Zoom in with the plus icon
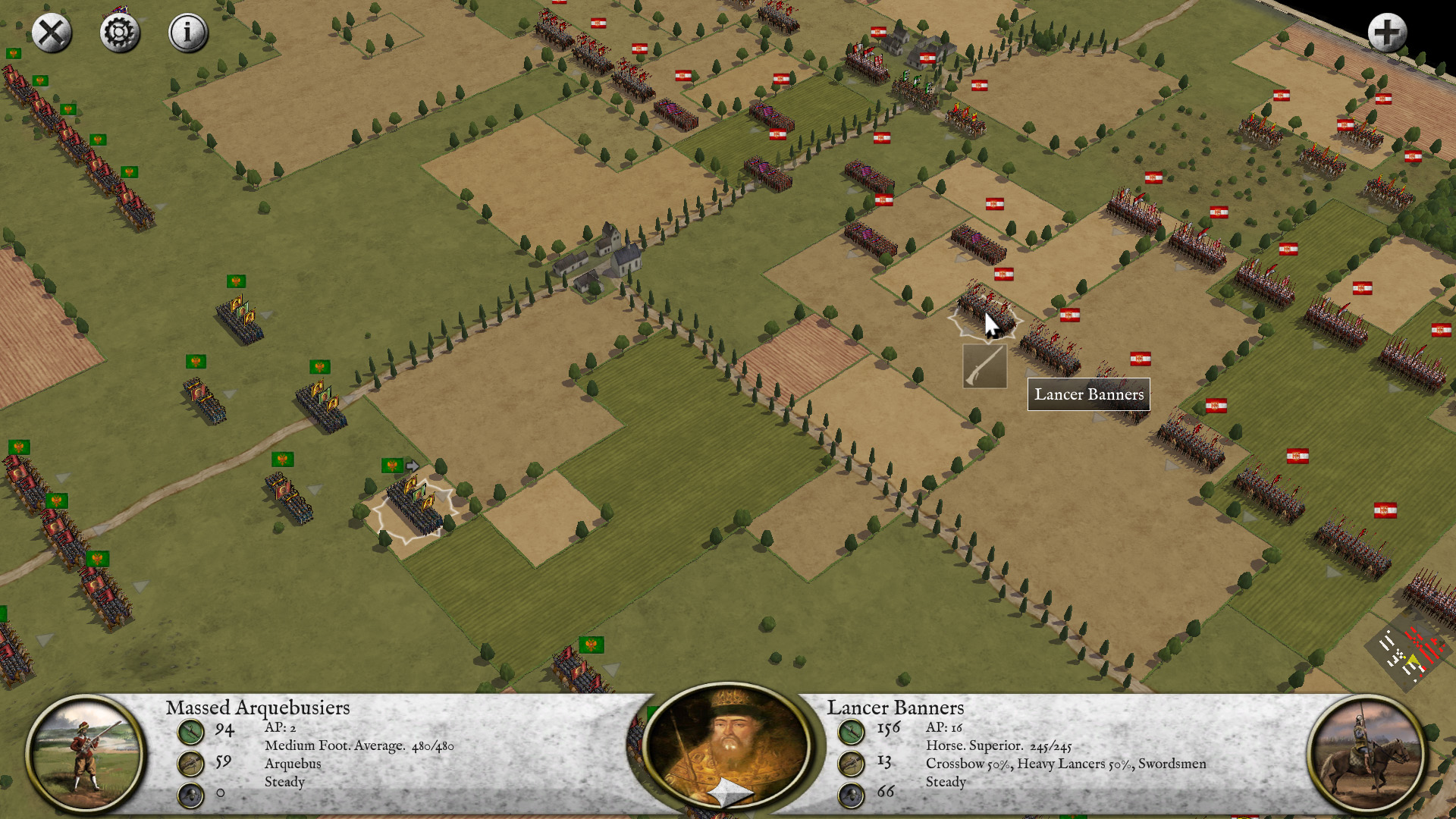The image size is (1456, 819). (x=1389, y=32)
